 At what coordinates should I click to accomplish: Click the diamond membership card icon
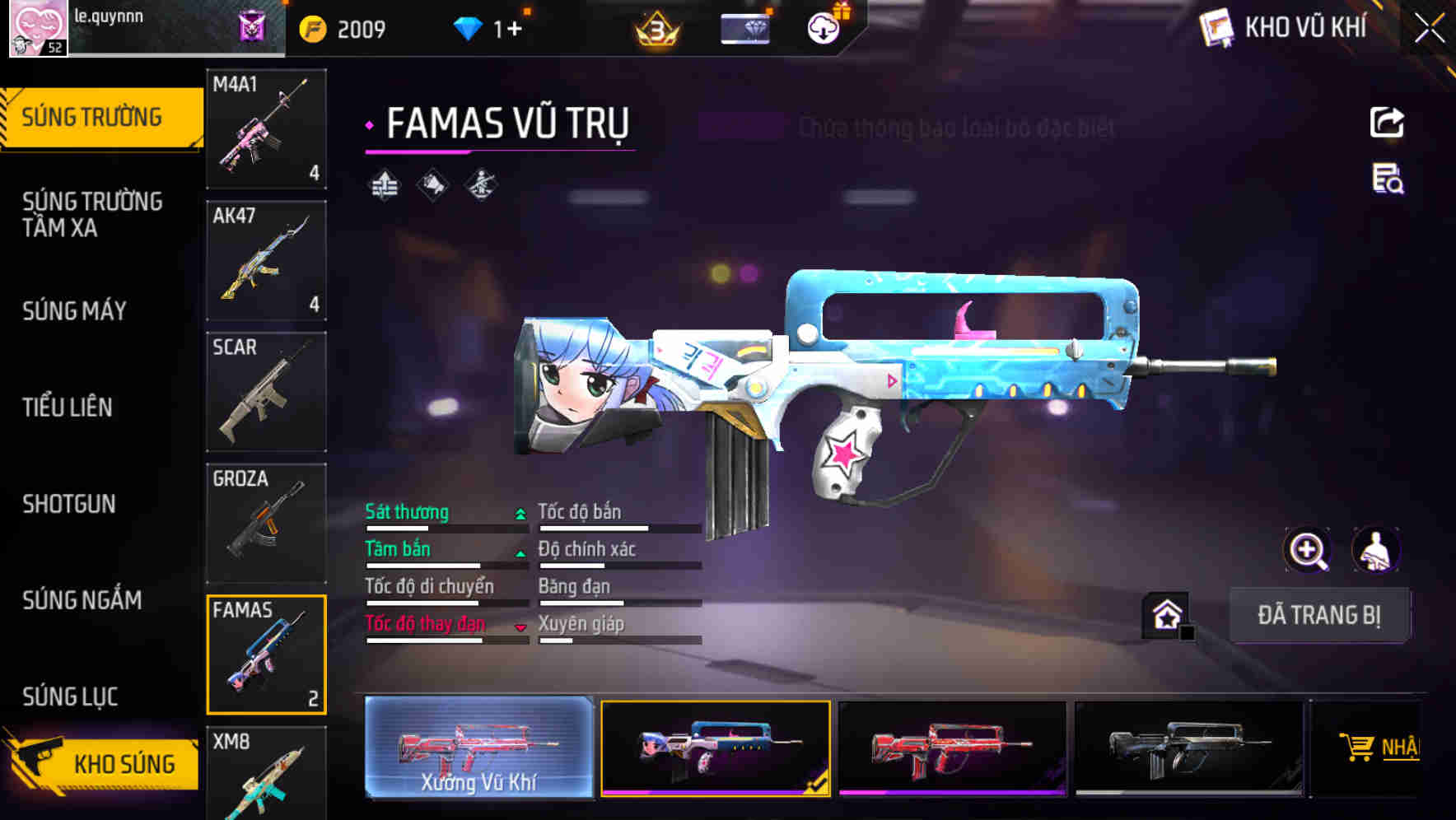744,28
